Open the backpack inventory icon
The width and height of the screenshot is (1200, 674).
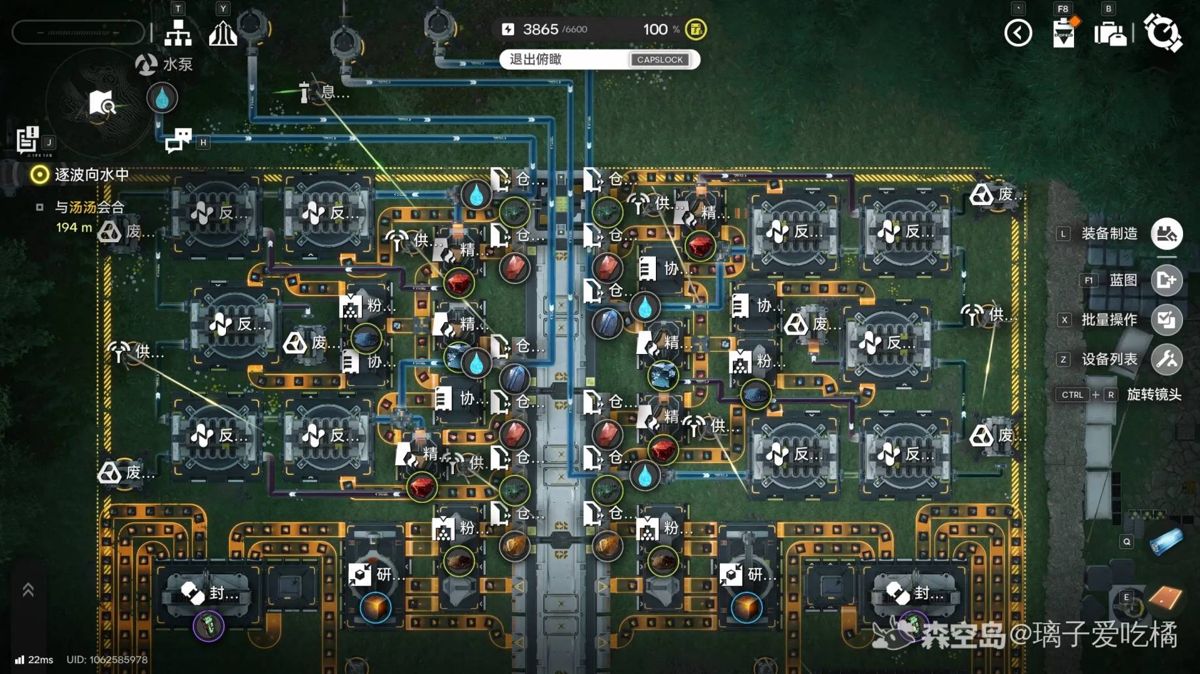[1111, 33]
